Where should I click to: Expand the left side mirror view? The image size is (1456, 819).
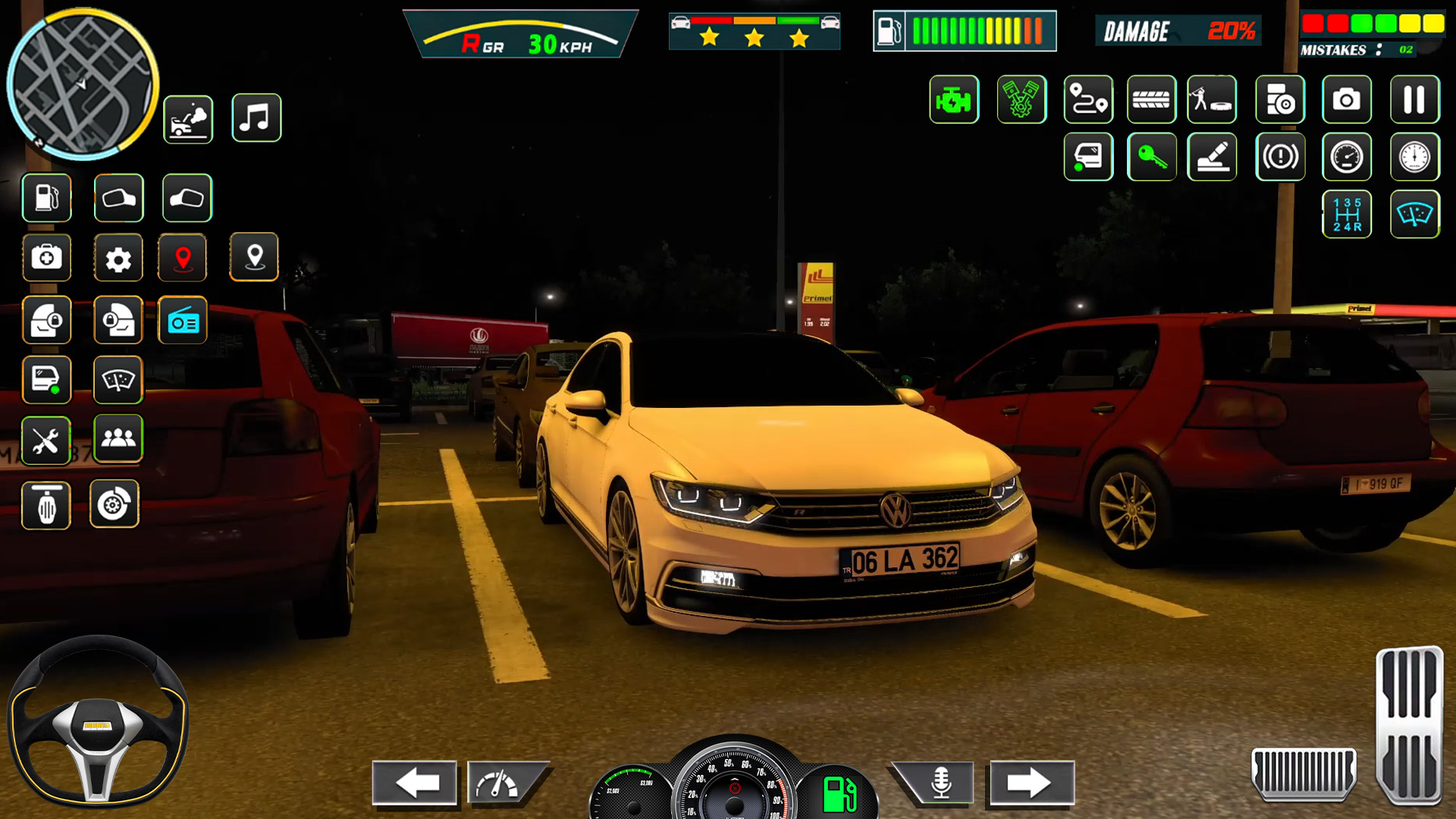tap(119, 198)
